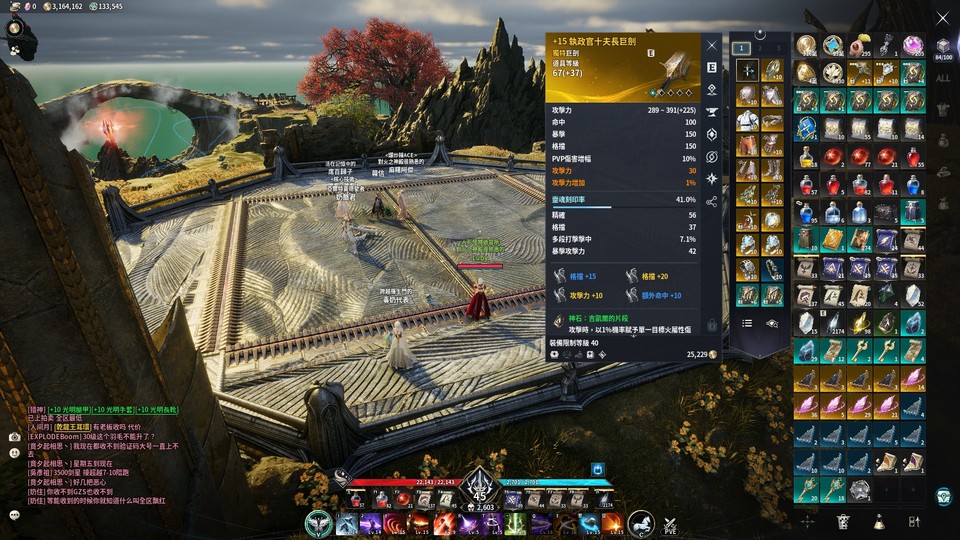The image size is (960, 540).
Task: Sort the inventory items
Action: pyautogui.click(x=913, y=521)
